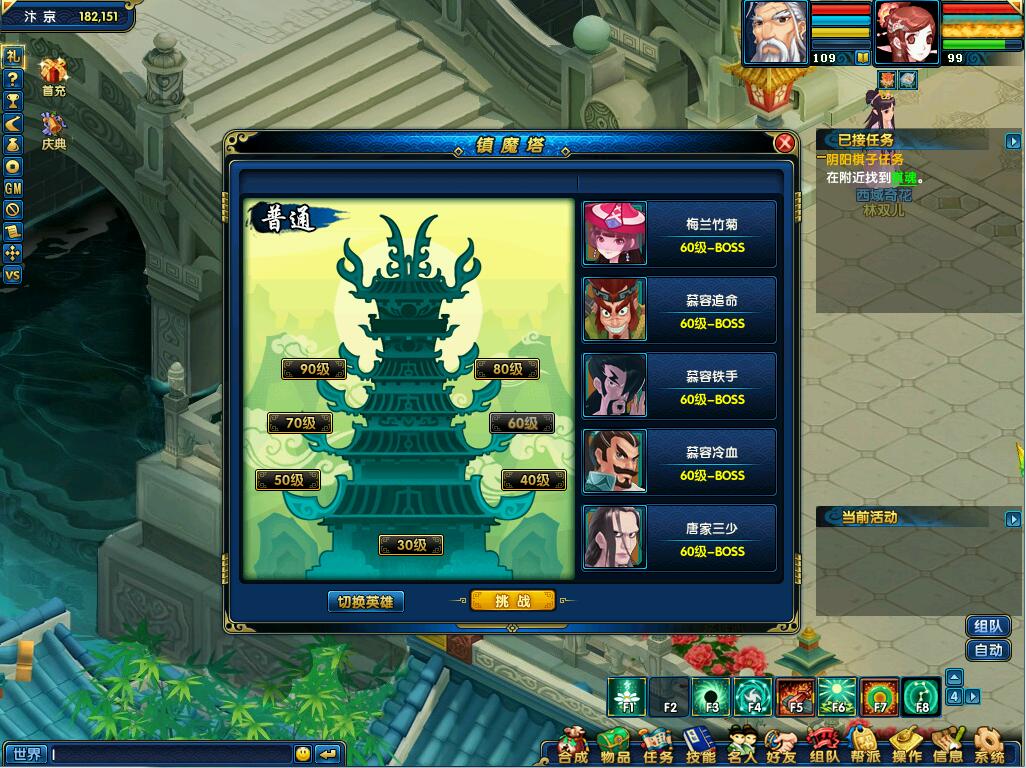Pick the 50级 tower floor
Image resolution: width=1026 pixels, height=768 pixels.
288,480
